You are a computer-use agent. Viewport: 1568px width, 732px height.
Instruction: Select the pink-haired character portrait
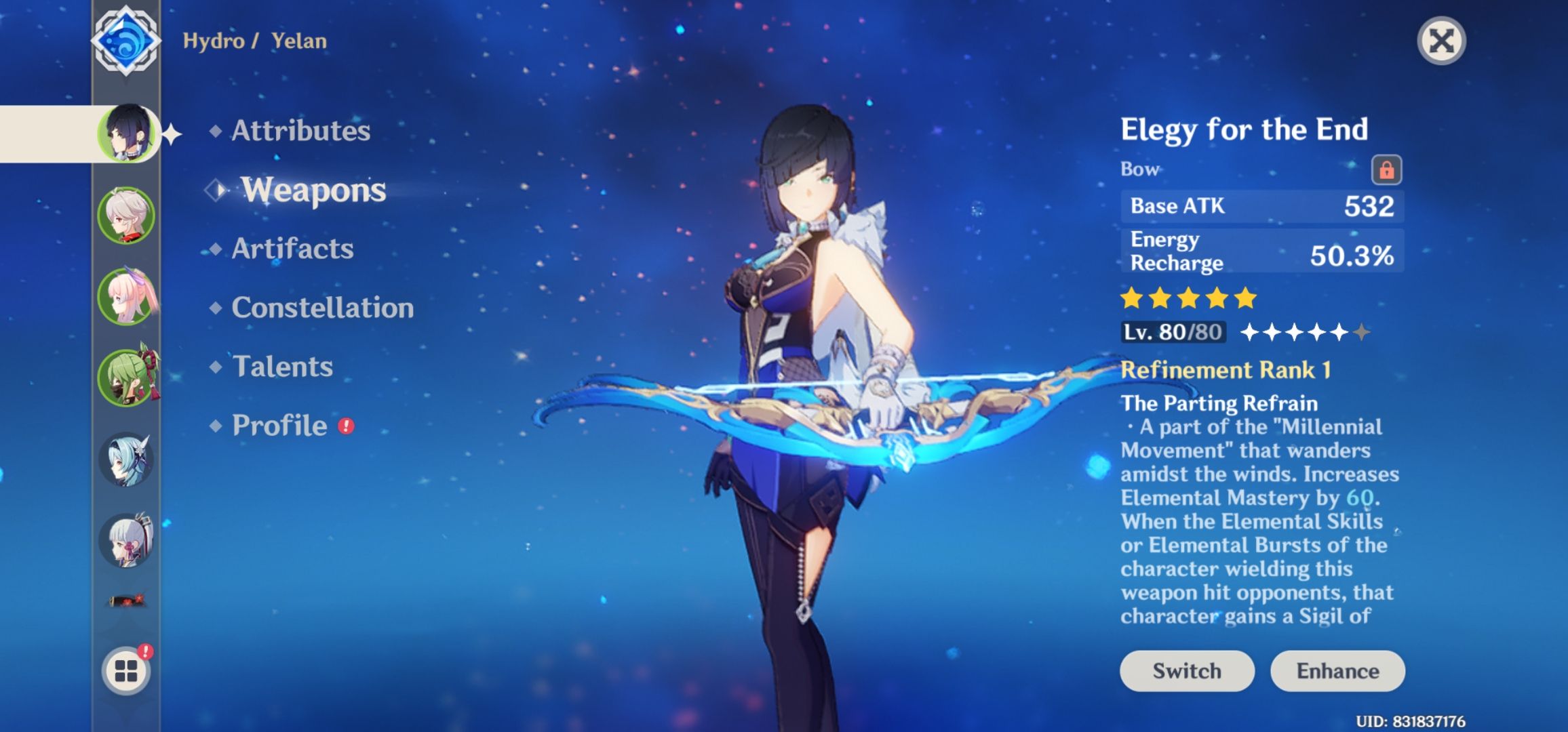[127, 297]
